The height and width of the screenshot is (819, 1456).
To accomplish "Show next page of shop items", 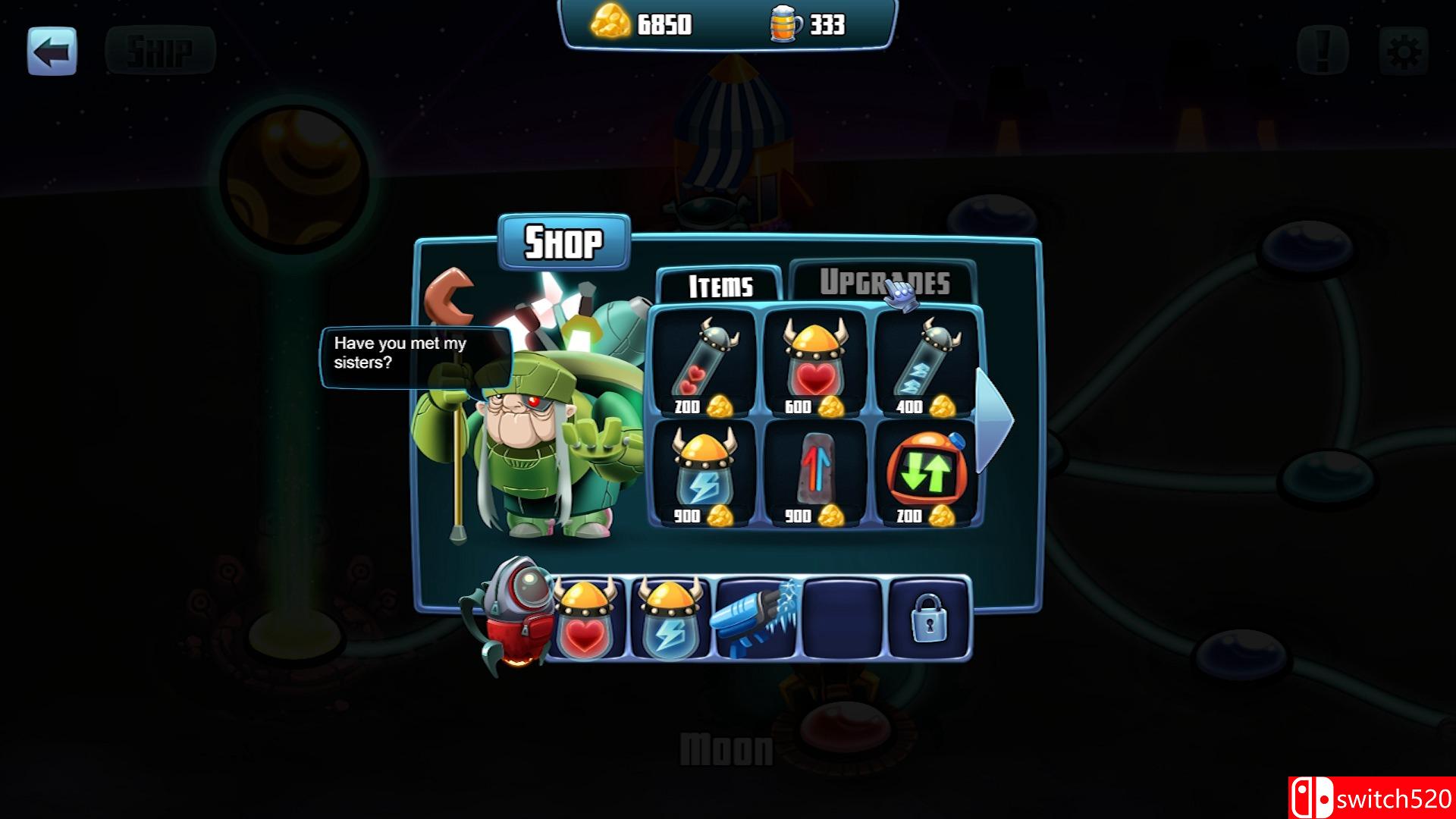I will (x=993, y=419).
